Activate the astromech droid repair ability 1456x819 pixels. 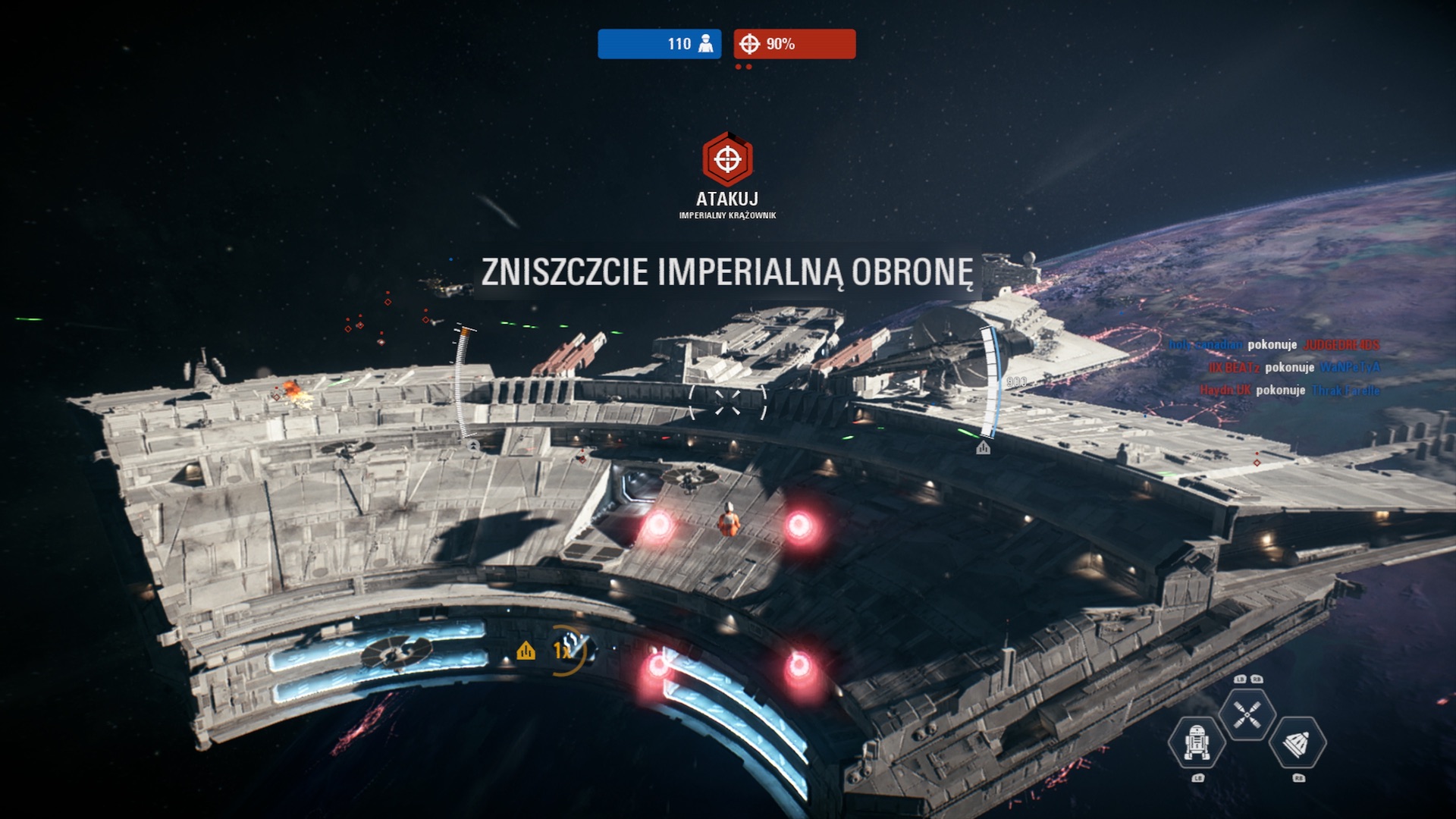pos(1197,742)
